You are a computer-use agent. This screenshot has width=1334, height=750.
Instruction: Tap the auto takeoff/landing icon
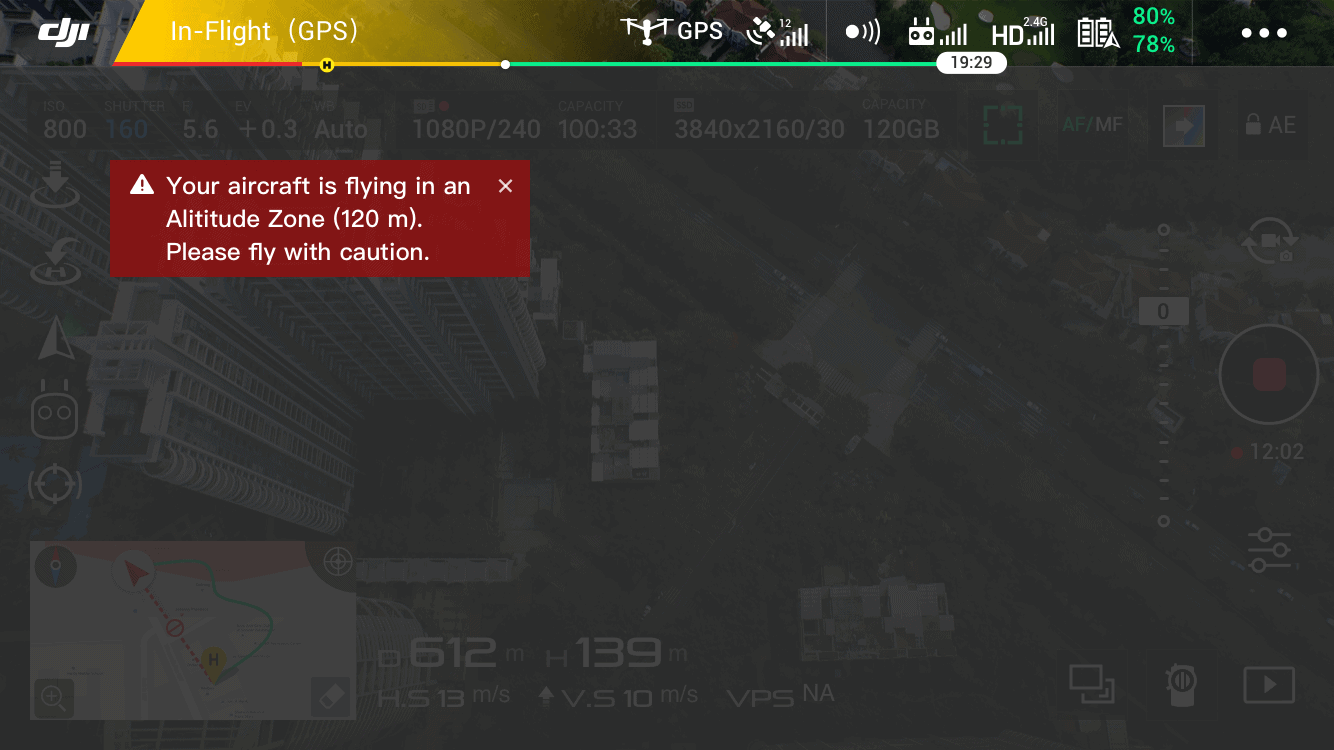coord(56,185)
